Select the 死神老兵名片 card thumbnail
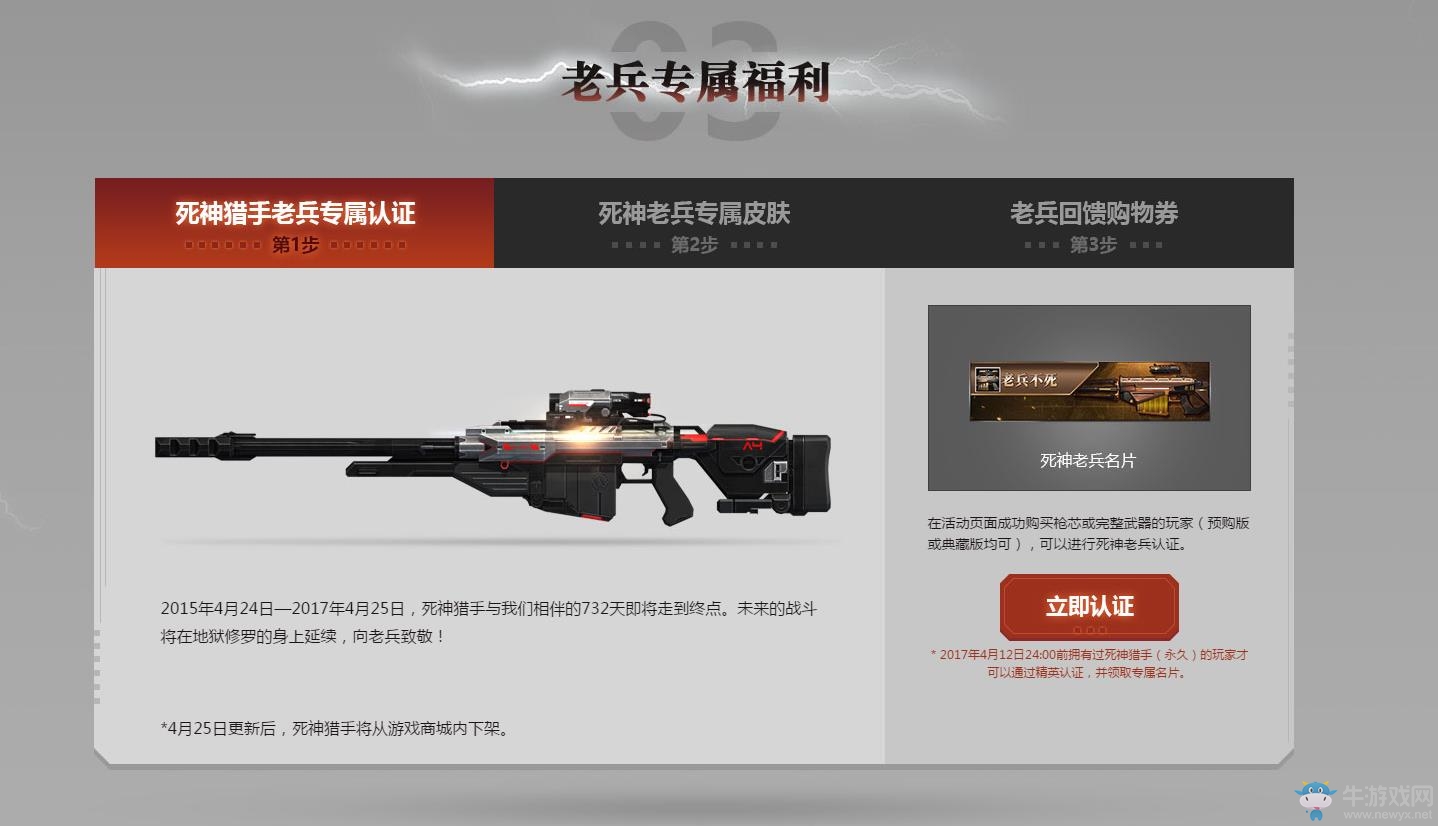Image resolution: width=1438 pixels, height=826 pixels. (1088, 397)
